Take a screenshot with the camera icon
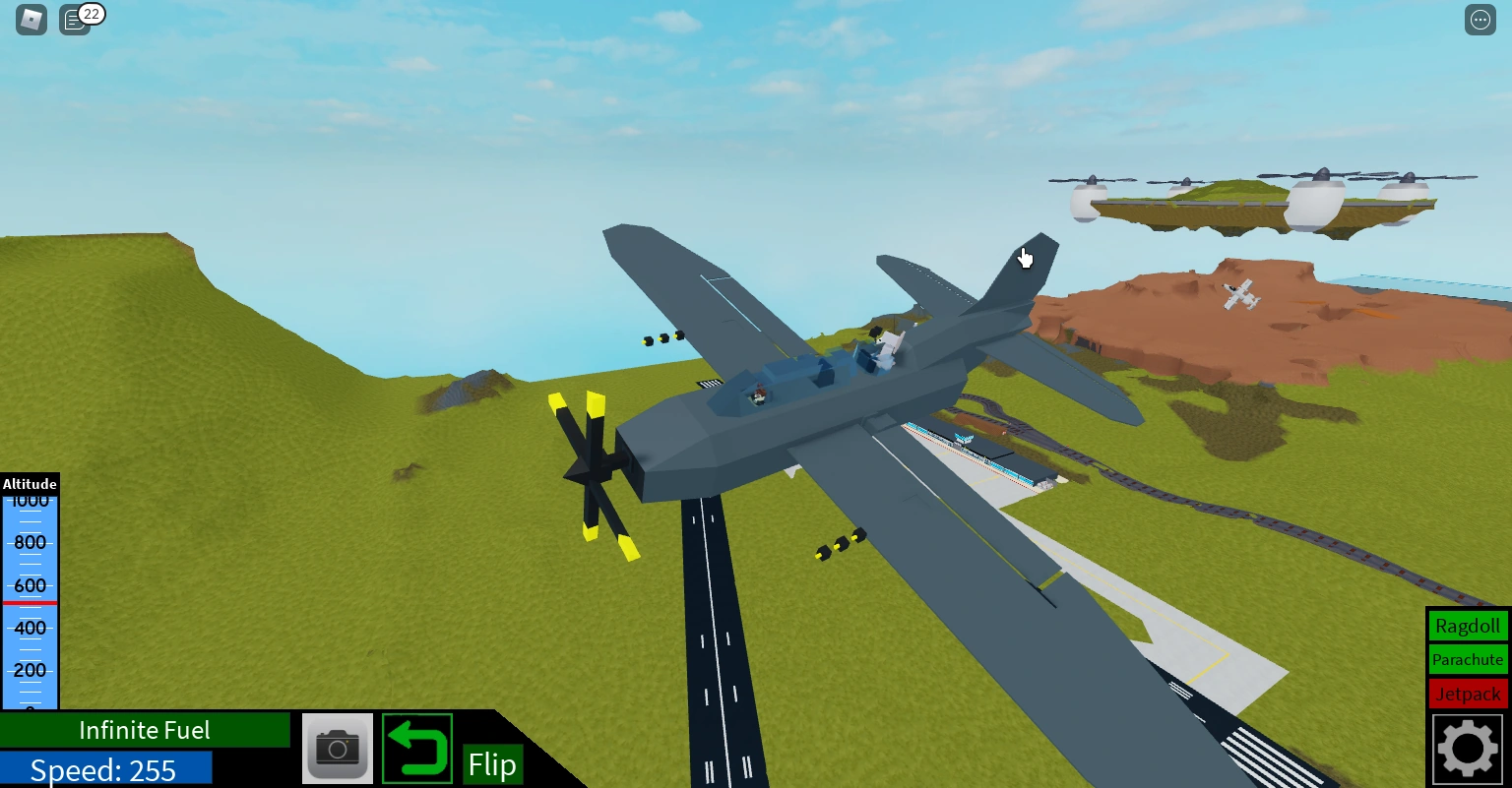 (x=338, y=748)
